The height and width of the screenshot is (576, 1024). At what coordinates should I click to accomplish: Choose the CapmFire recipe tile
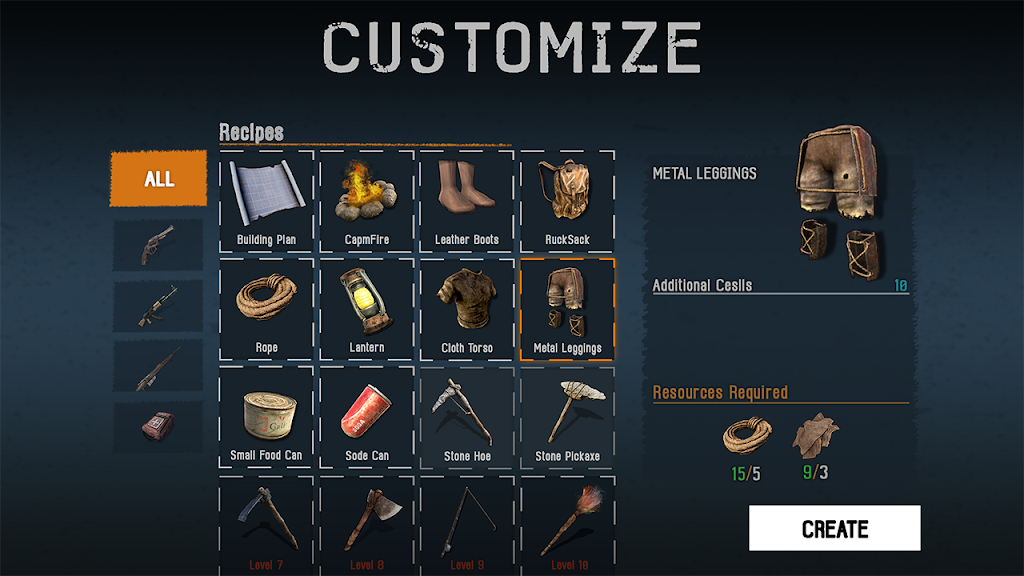pos(367,202)
